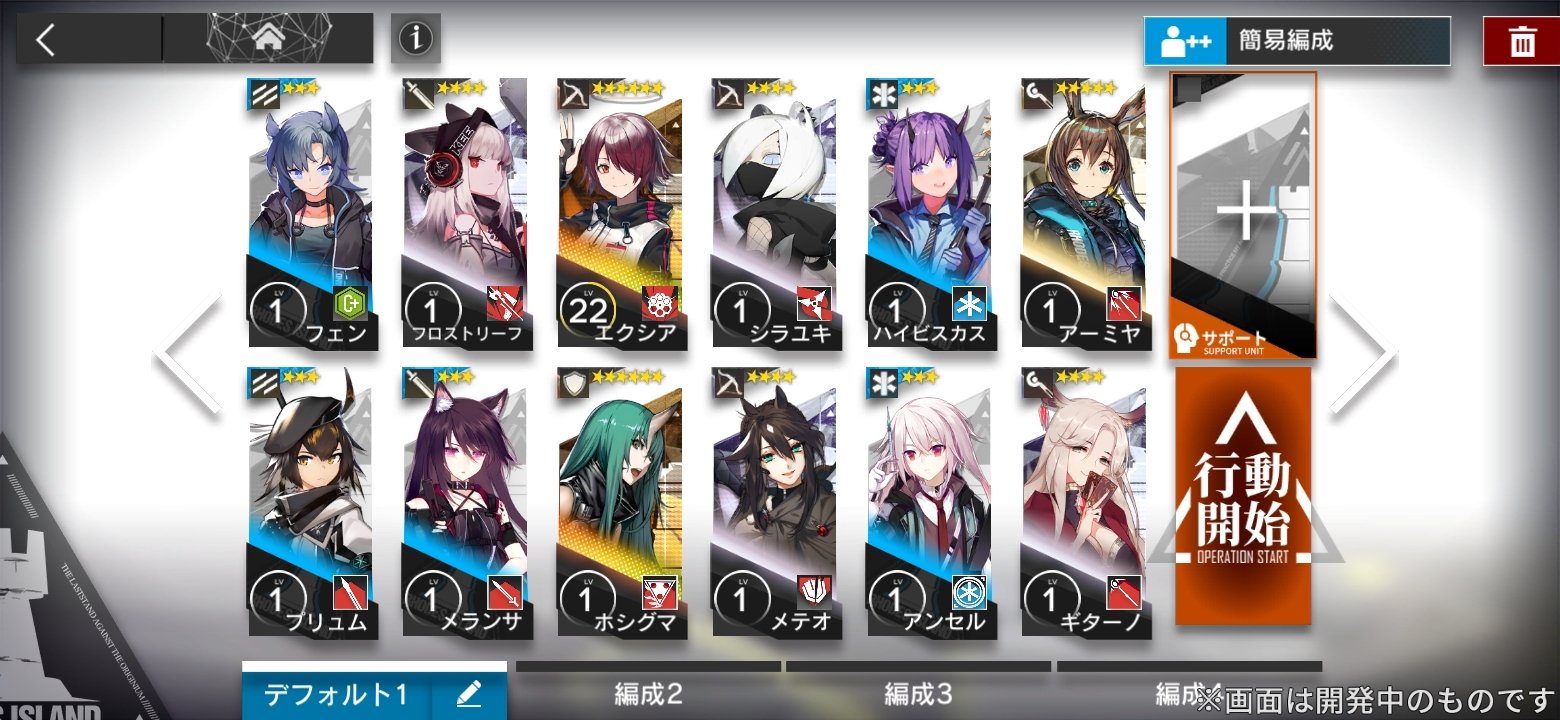Open the information panel via the i icon
The width and height of the screenshot is (1560, 720).
[x=415, y=38]
